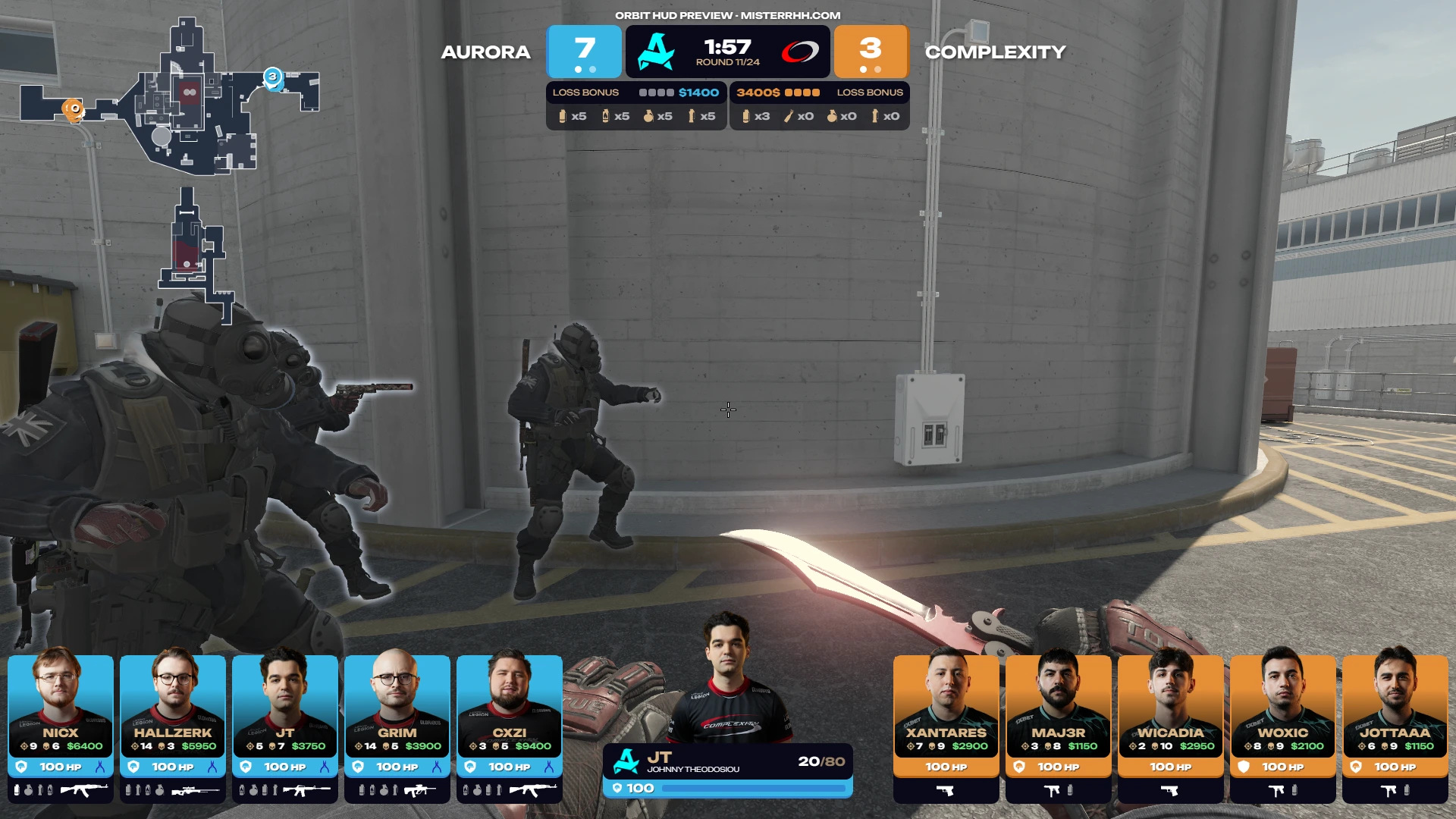This screenshot has height=819, width=1456.
Task: Click the blue number 3 minimap marker
Action: pyautogui.click(x=273, y=77)
